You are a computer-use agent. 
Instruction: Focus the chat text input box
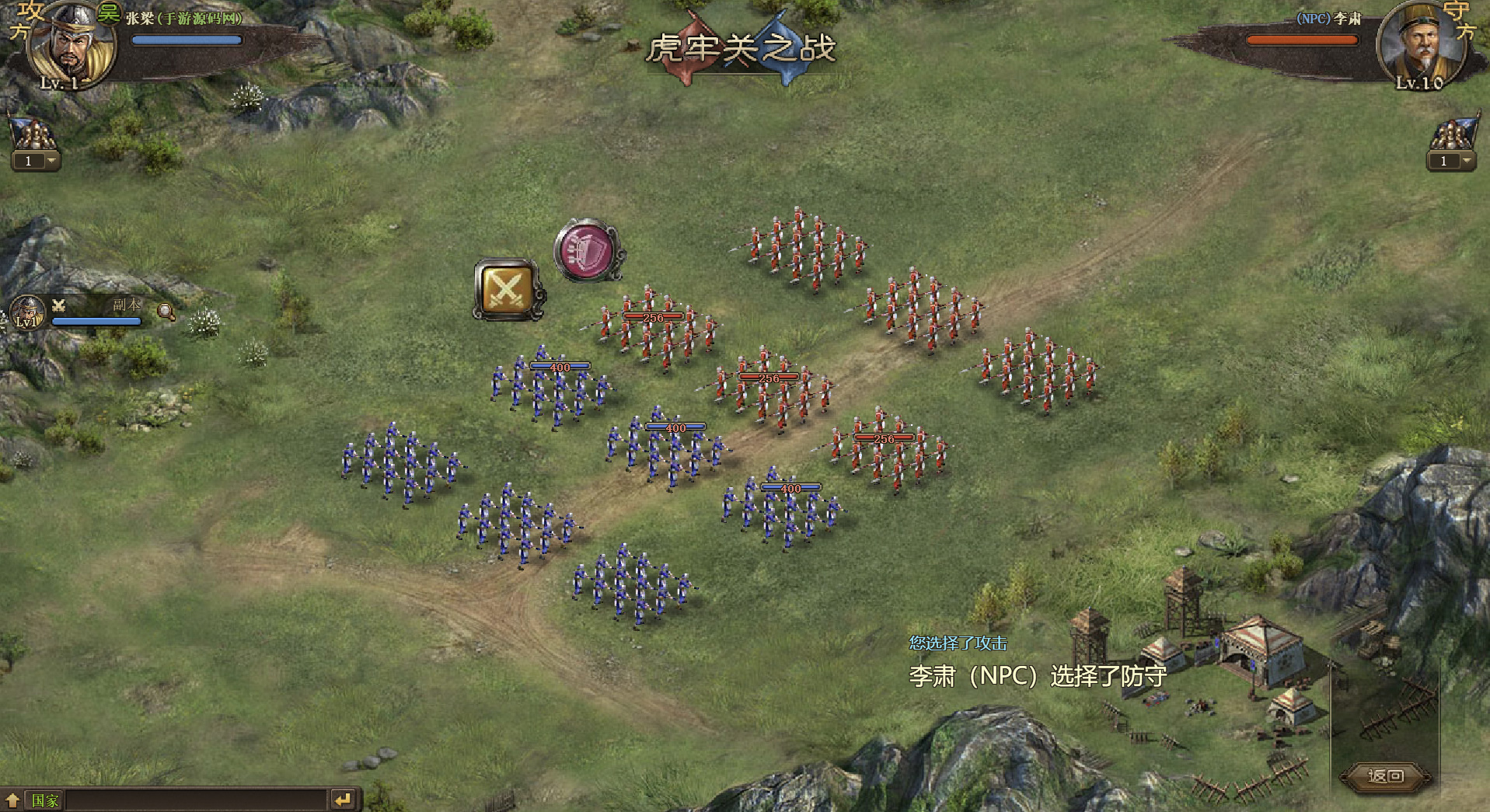pyautogui.click(x=194, y=800)
